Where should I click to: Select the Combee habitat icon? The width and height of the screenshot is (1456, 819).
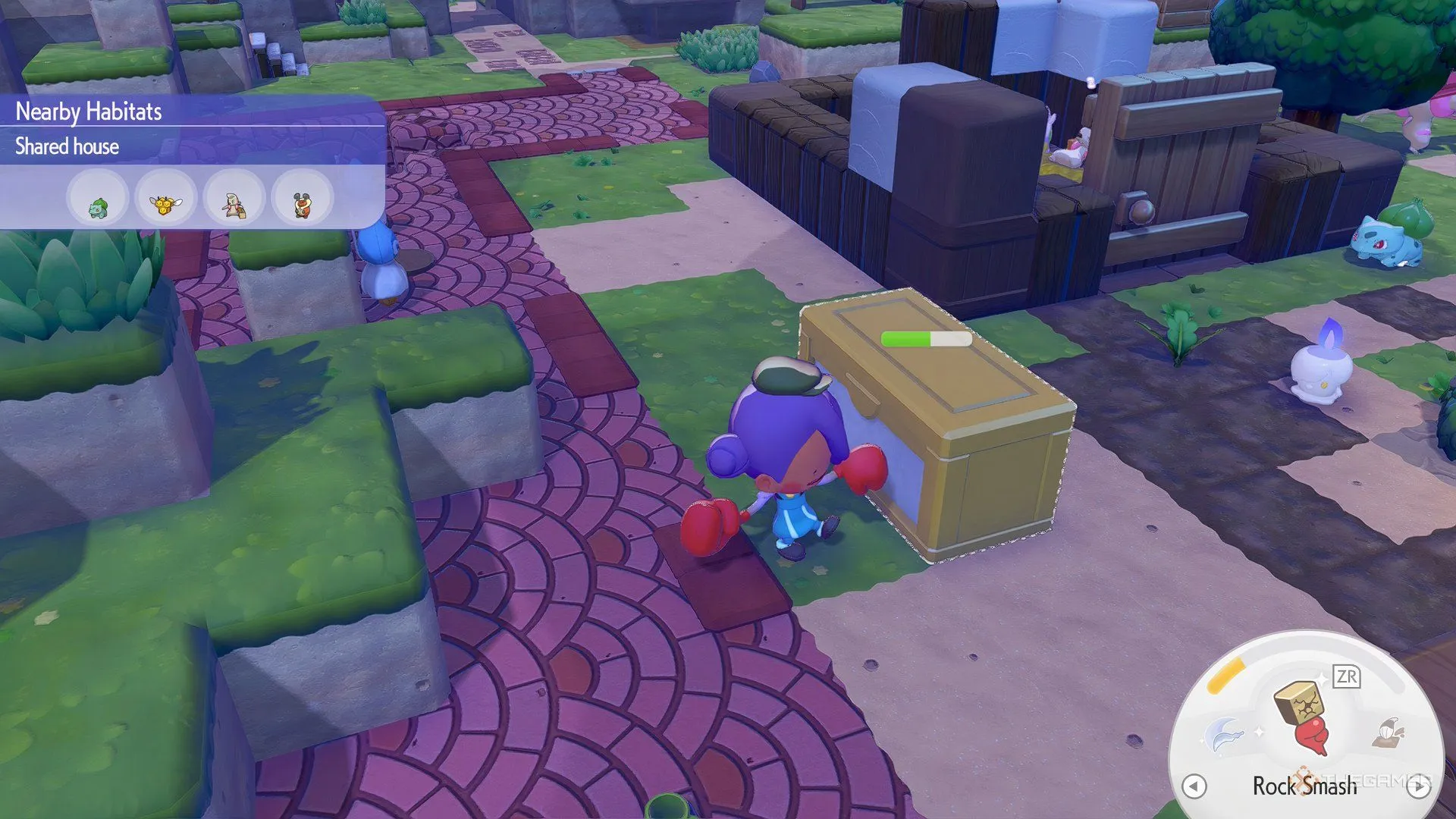(165, 199)
